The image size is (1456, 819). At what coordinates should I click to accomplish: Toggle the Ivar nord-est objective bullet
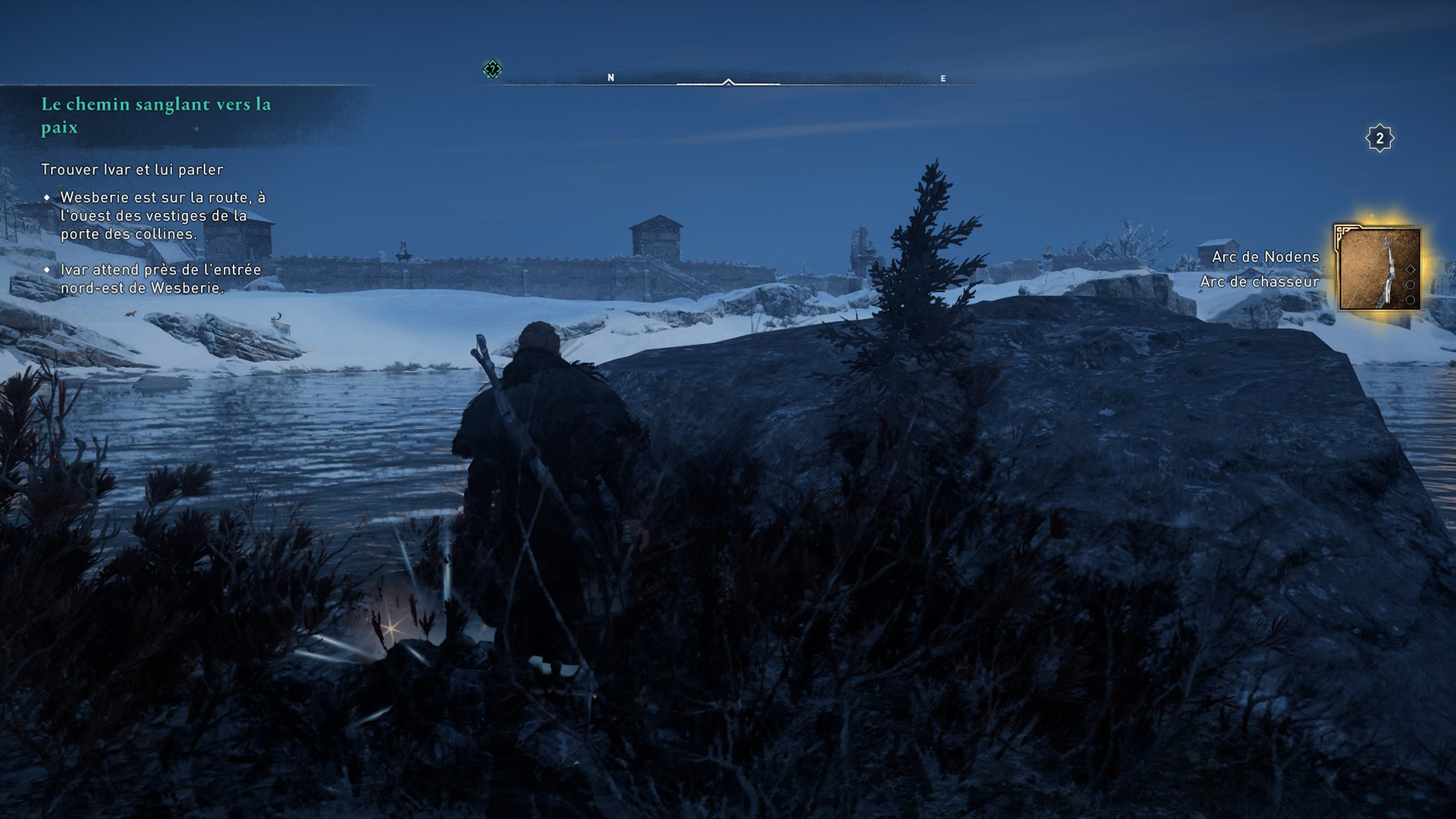49,268
